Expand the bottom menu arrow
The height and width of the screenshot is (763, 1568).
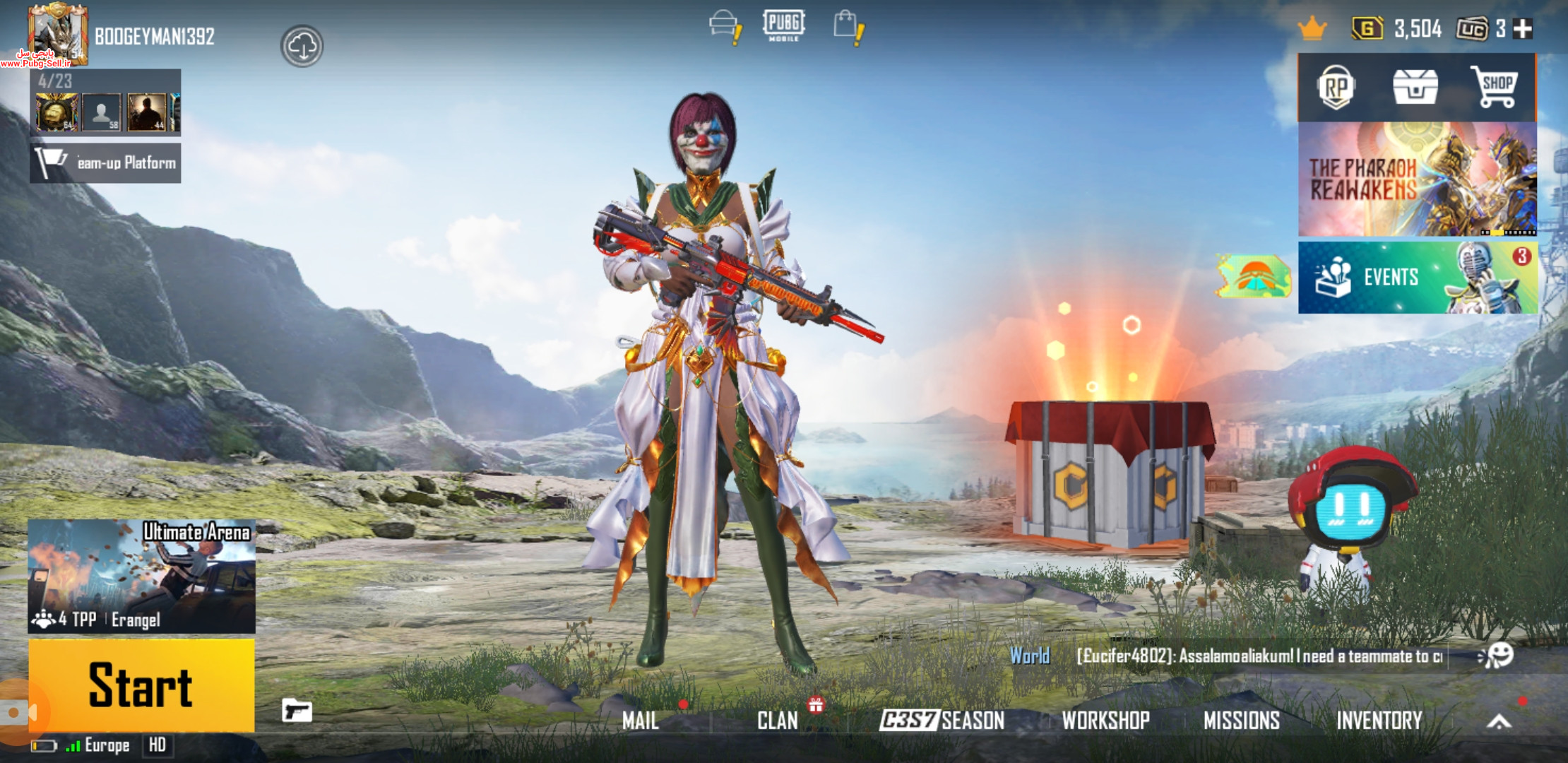(1499, 721)
